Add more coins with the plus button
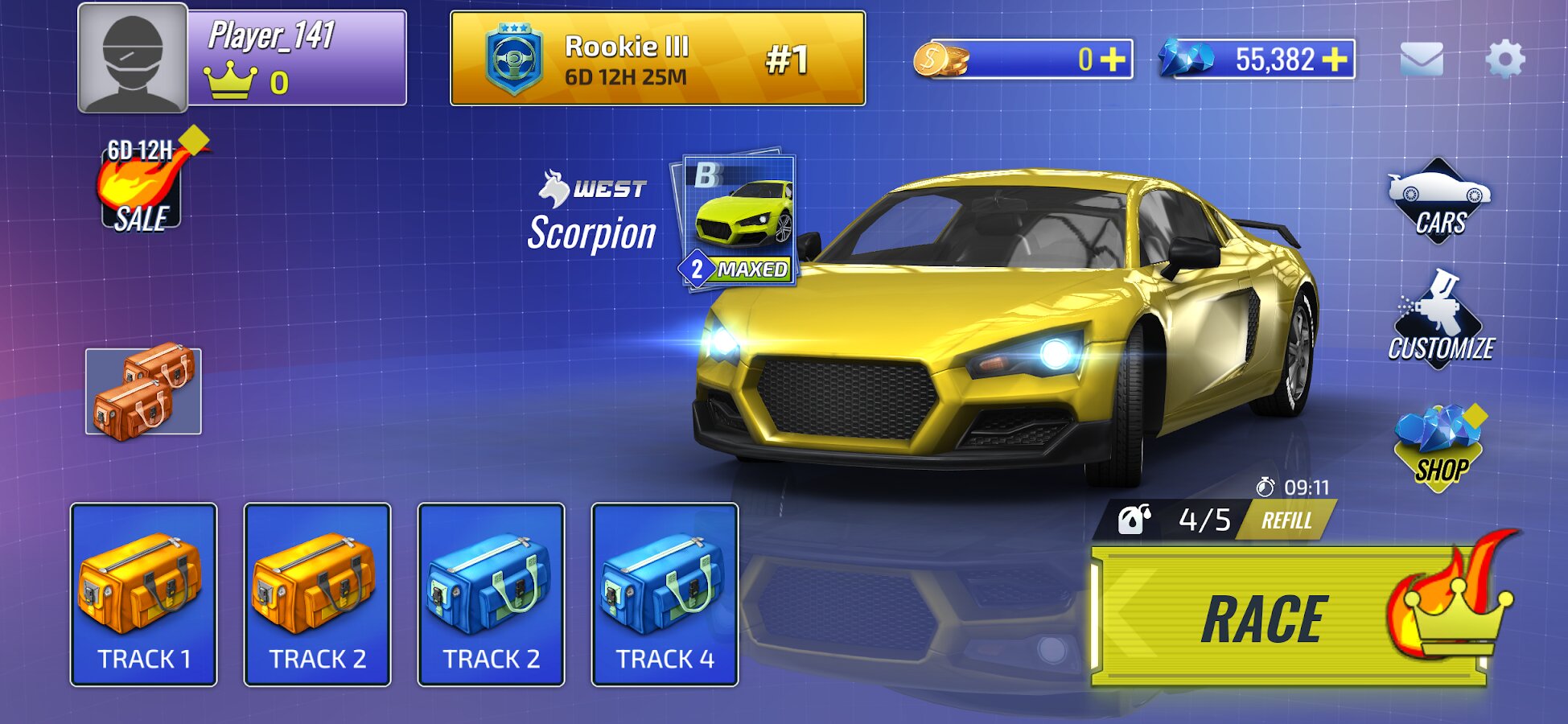Screen dimensions: 1568x724 coord(1113,60)
